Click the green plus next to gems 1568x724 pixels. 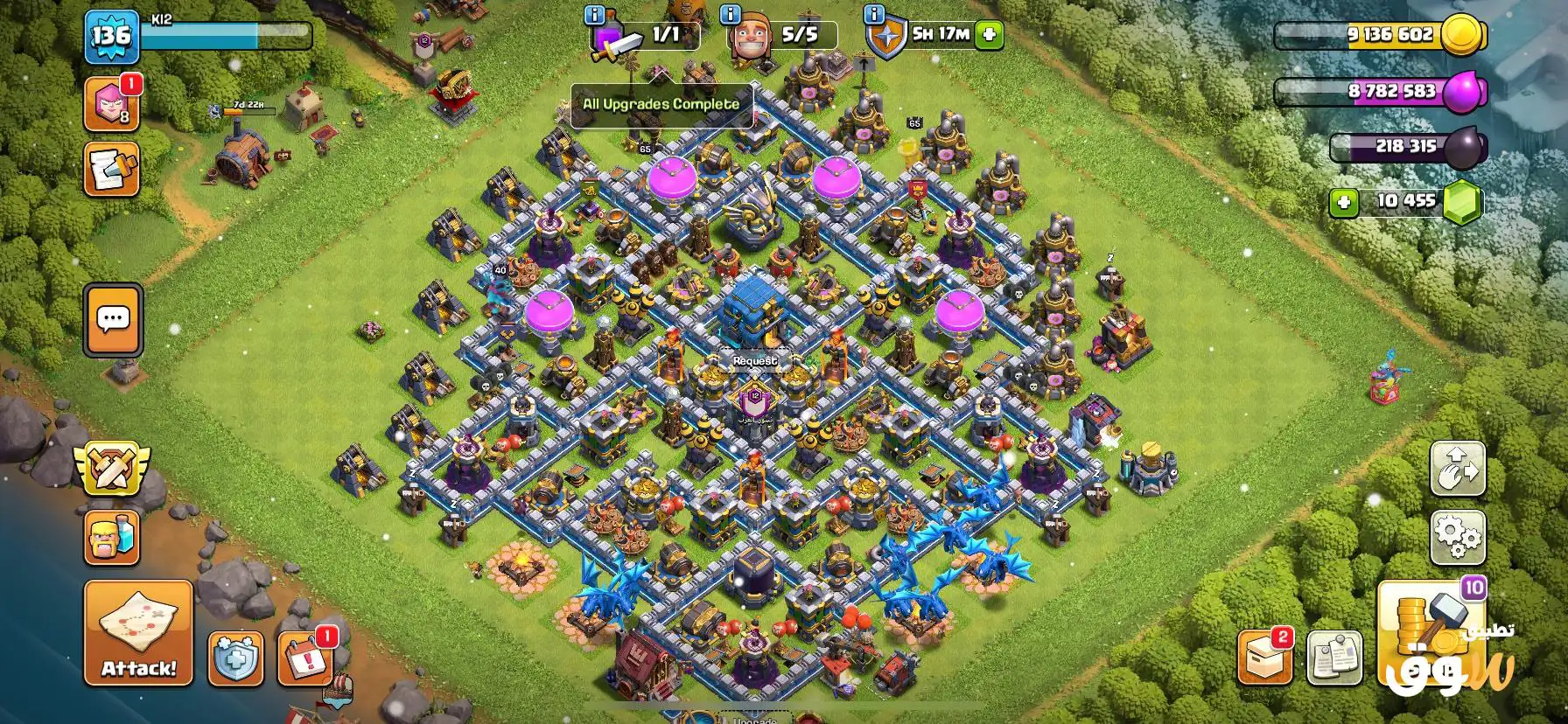click(x=1343, y=203)
